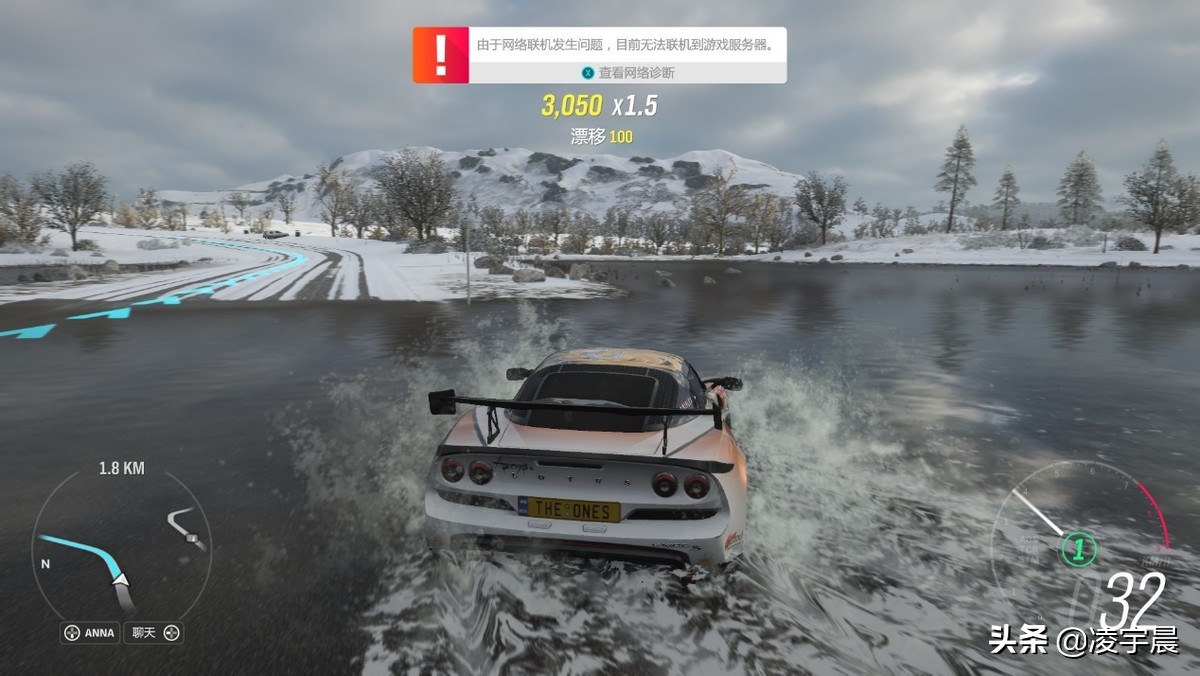Open the ANNA assistant button
Viewport: 1200px width, 676px height.
(90, 632)
